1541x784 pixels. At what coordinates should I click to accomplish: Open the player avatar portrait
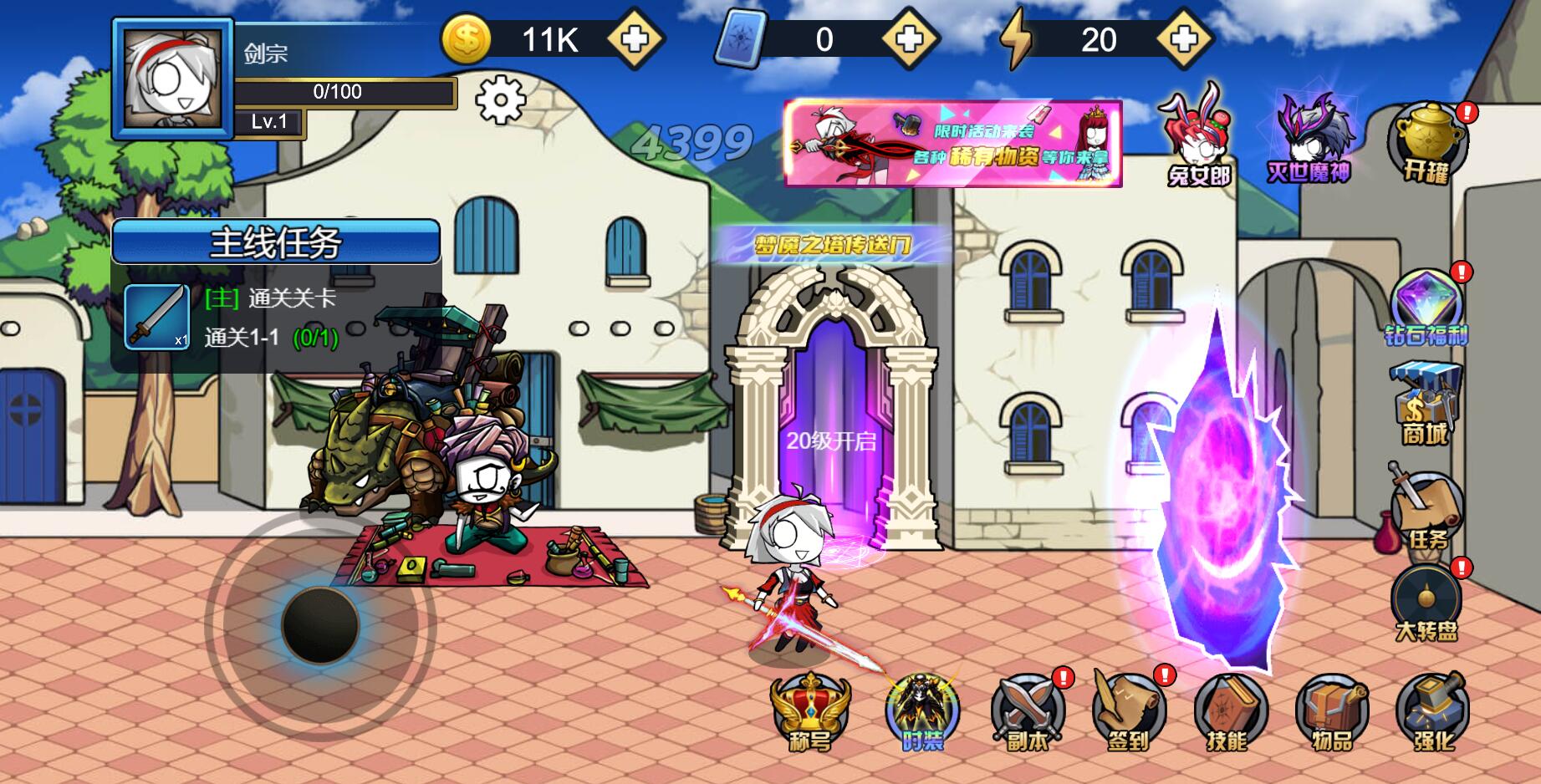[173, 79]
